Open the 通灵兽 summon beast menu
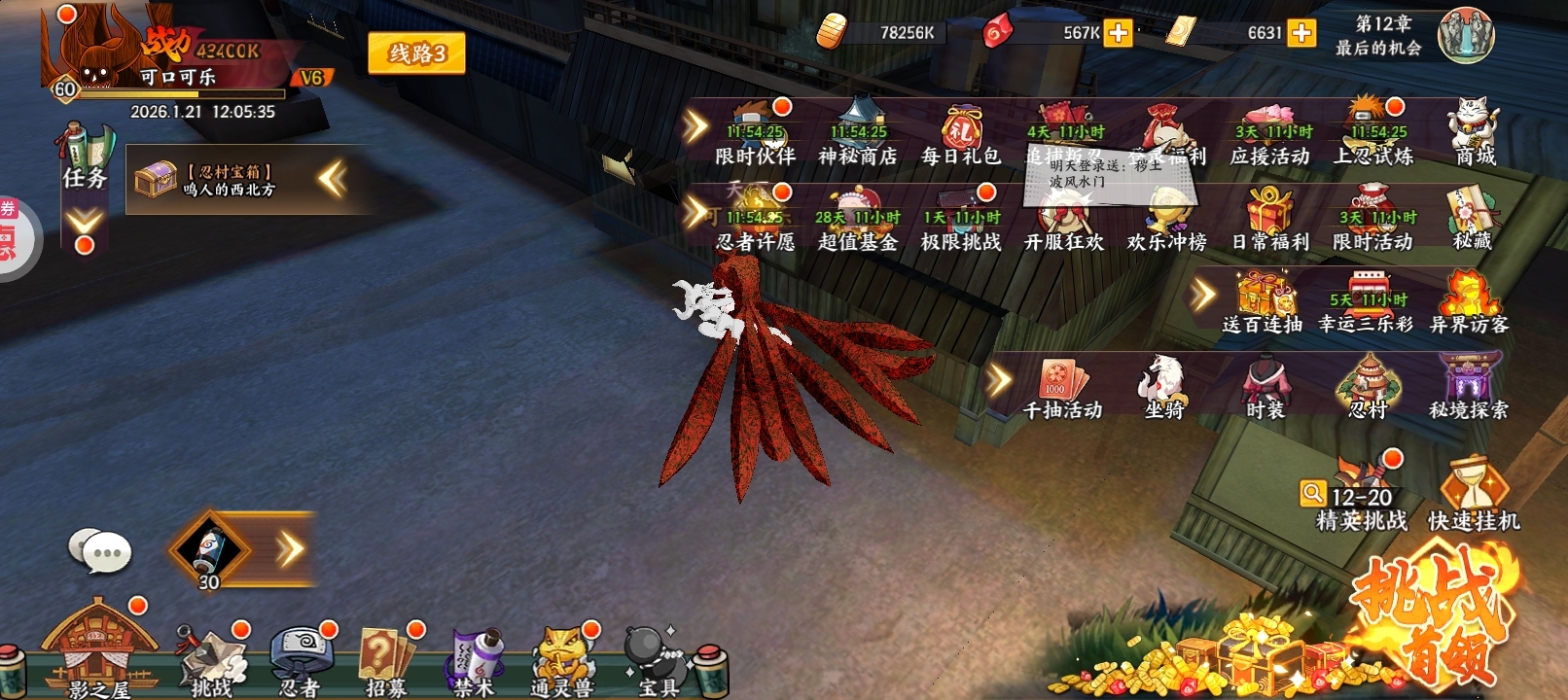1568x700 pixels. click(562, 661)
